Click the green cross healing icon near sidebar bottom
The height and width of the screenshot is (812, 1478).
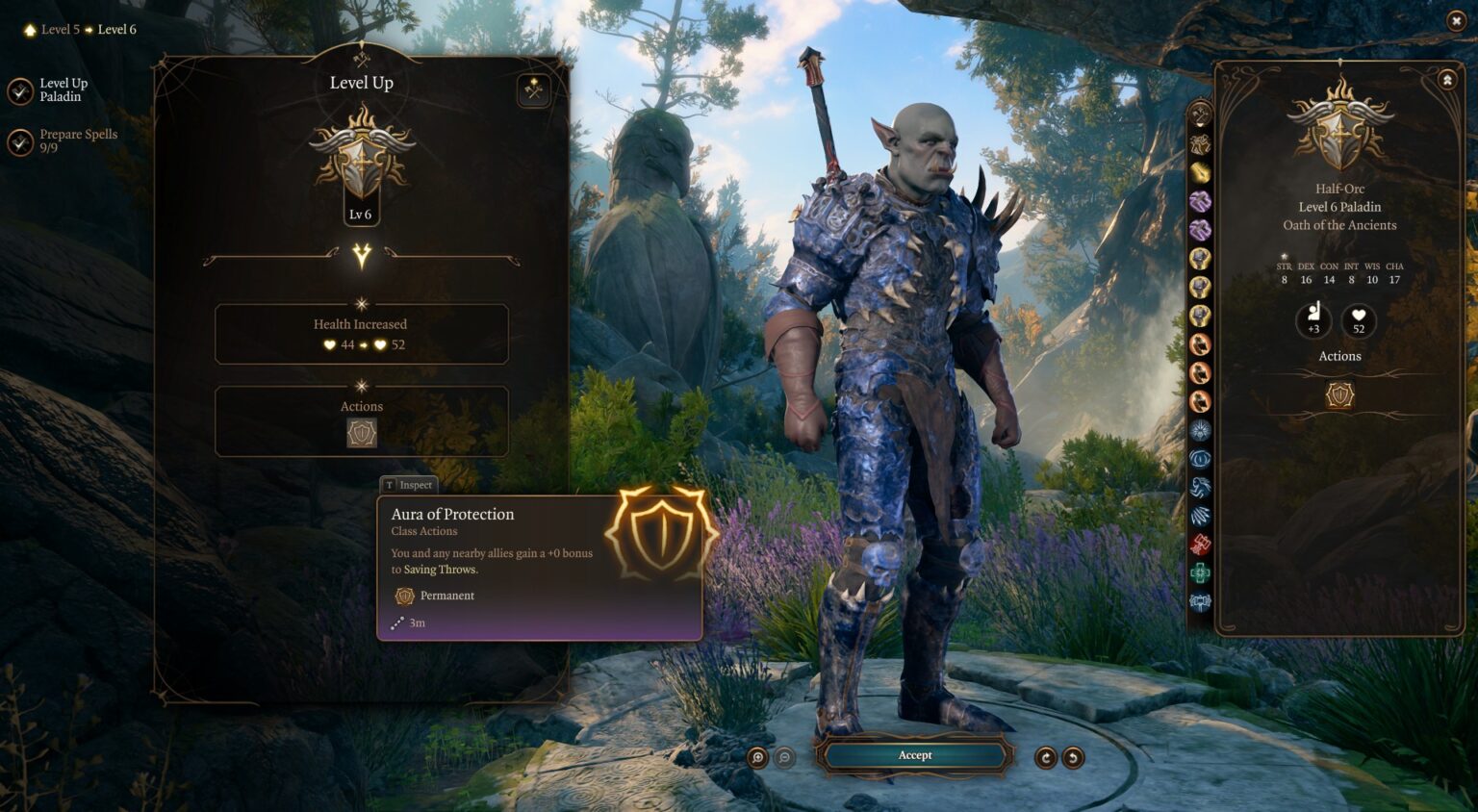tap(1199, 571)
